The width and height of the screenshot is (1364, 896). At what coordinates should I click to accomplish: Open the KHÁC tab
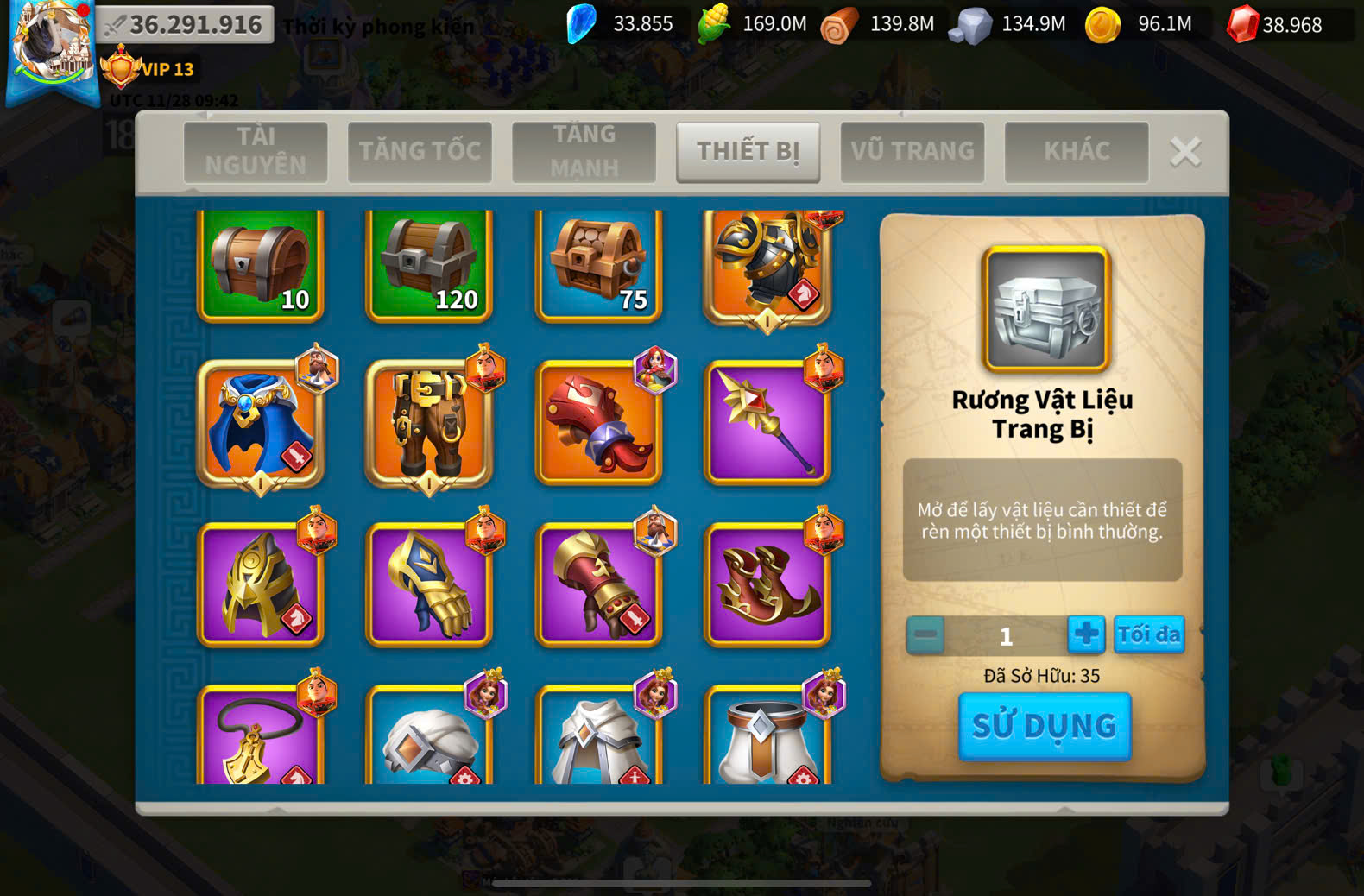pos(1077,151)
